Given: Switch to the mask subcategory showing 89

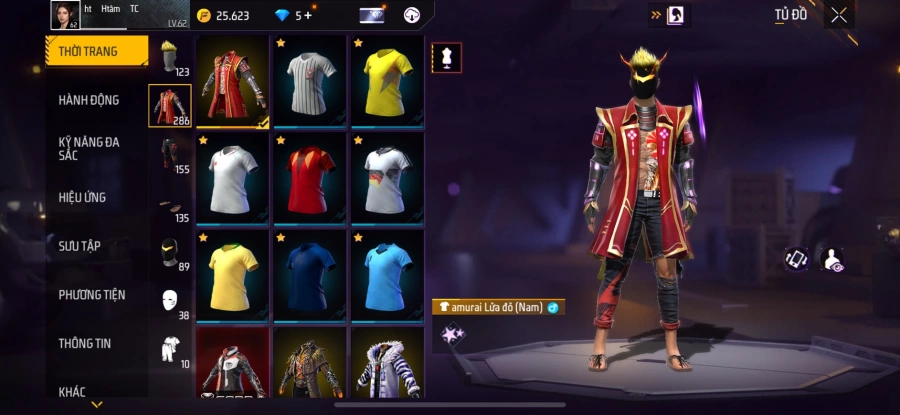Looking at the screenshot, I should point(169,254).
